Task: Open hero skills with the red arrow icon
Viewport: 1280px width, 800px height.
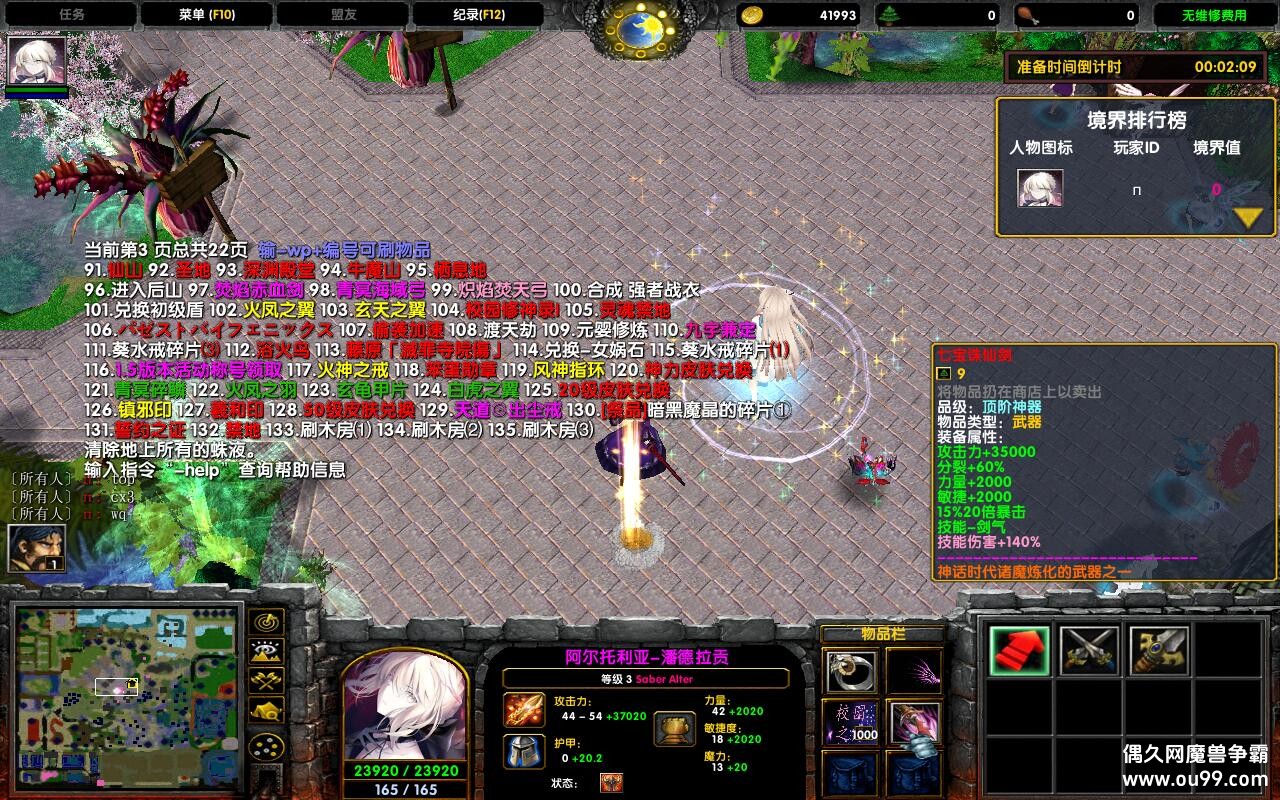Action: point(1019,651)
